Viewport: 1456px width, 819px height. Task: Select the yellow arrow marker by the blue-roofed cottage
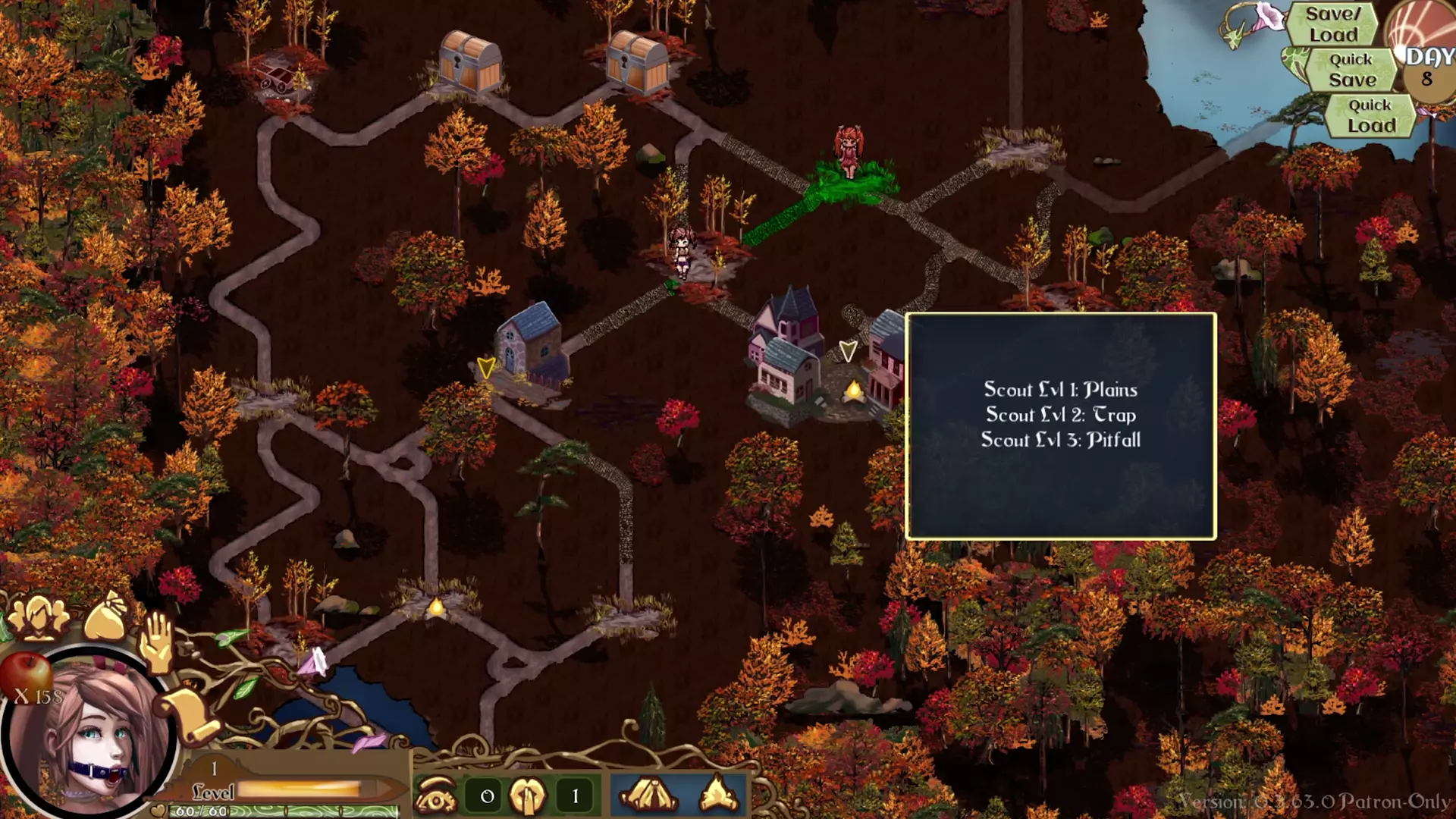(x=486, y=368)
